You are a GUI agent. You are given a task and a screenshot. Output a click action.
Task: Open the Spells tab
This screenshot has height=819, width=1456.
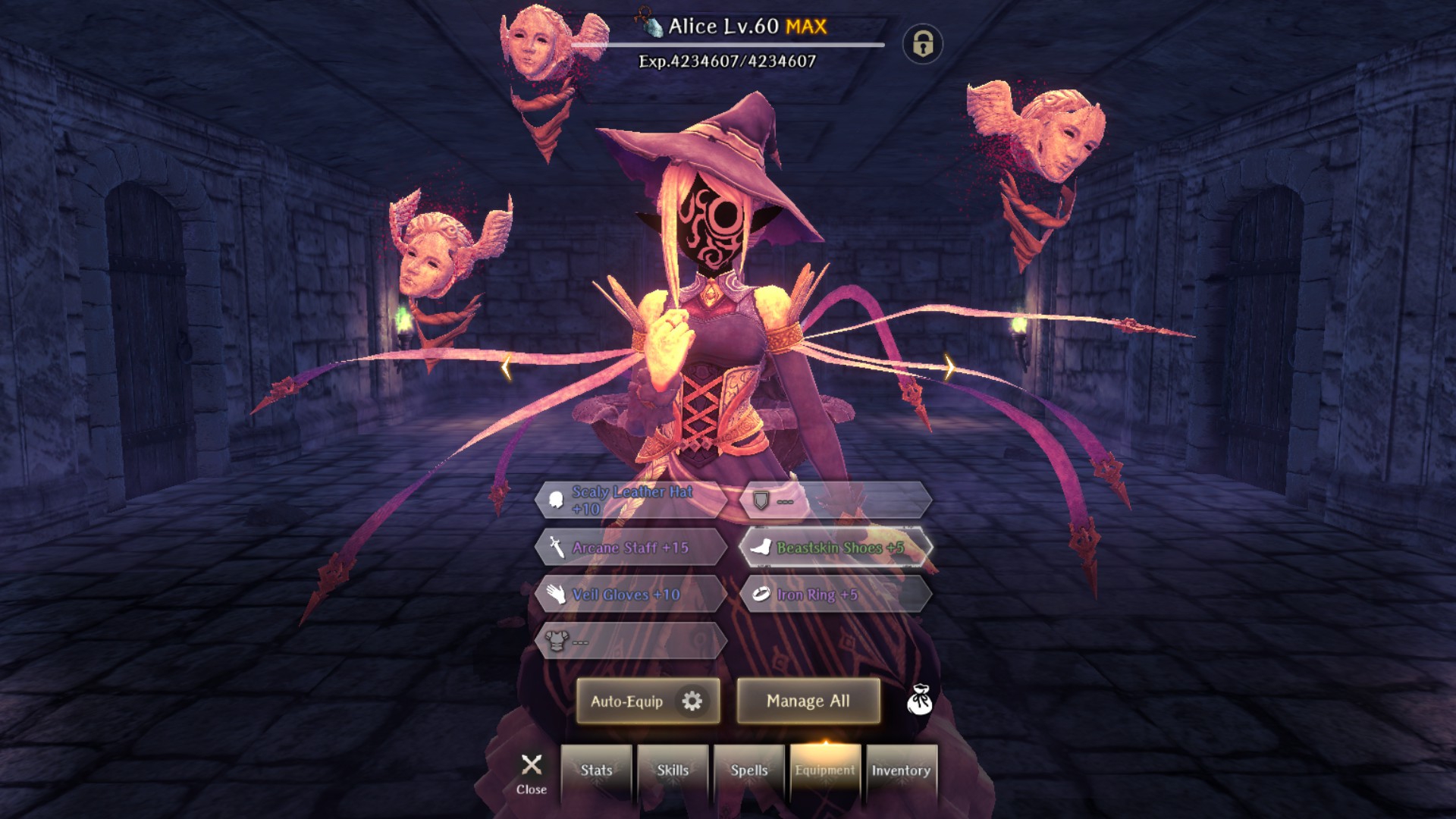coord(749,771)
